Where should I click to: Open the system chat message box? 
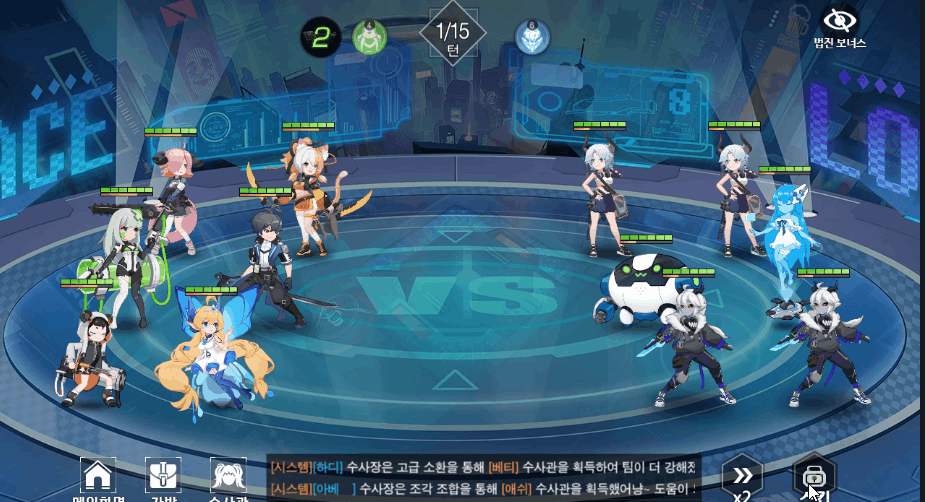[483, 477]
